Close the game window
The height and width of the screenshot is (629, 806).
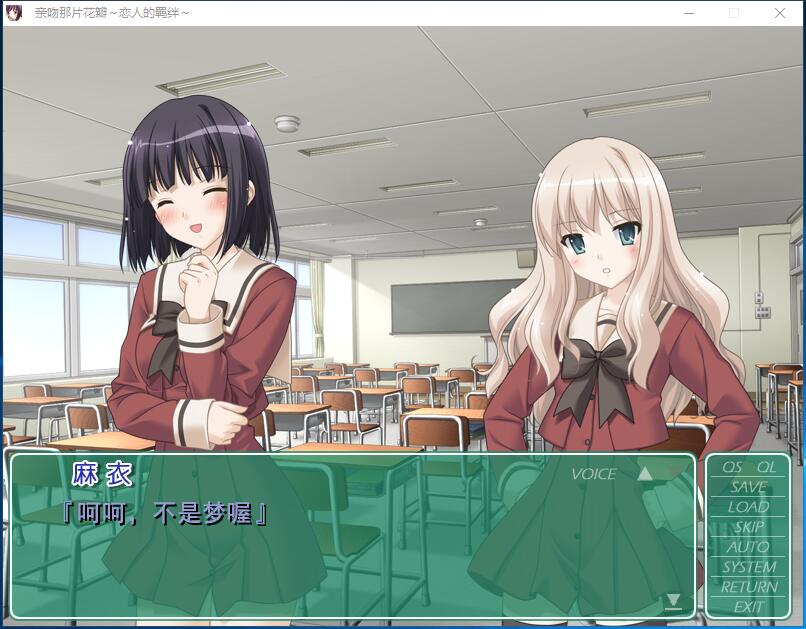[780, 13]
